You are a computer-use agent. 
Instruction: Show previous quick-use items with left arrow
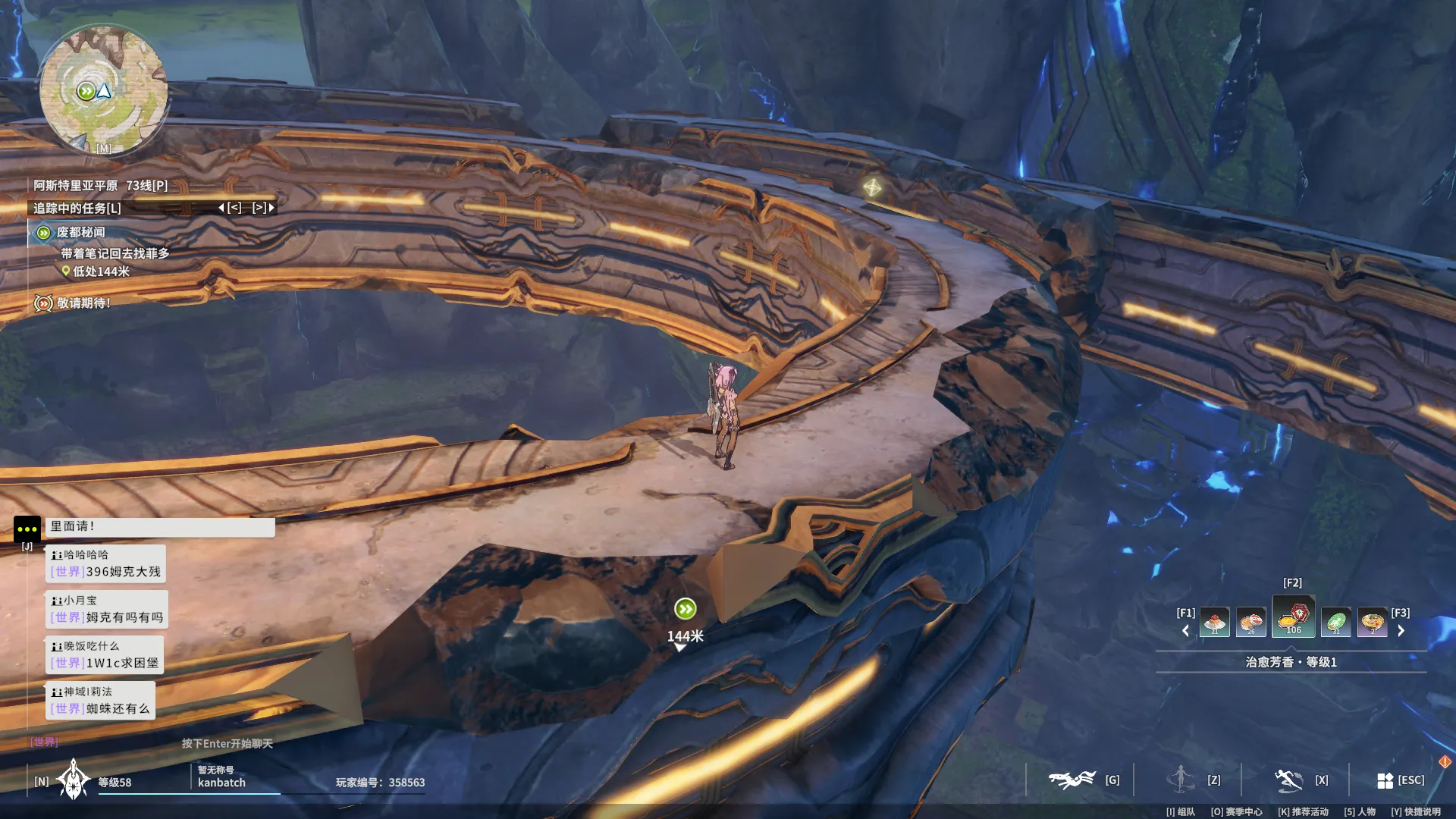[1185, 631]
